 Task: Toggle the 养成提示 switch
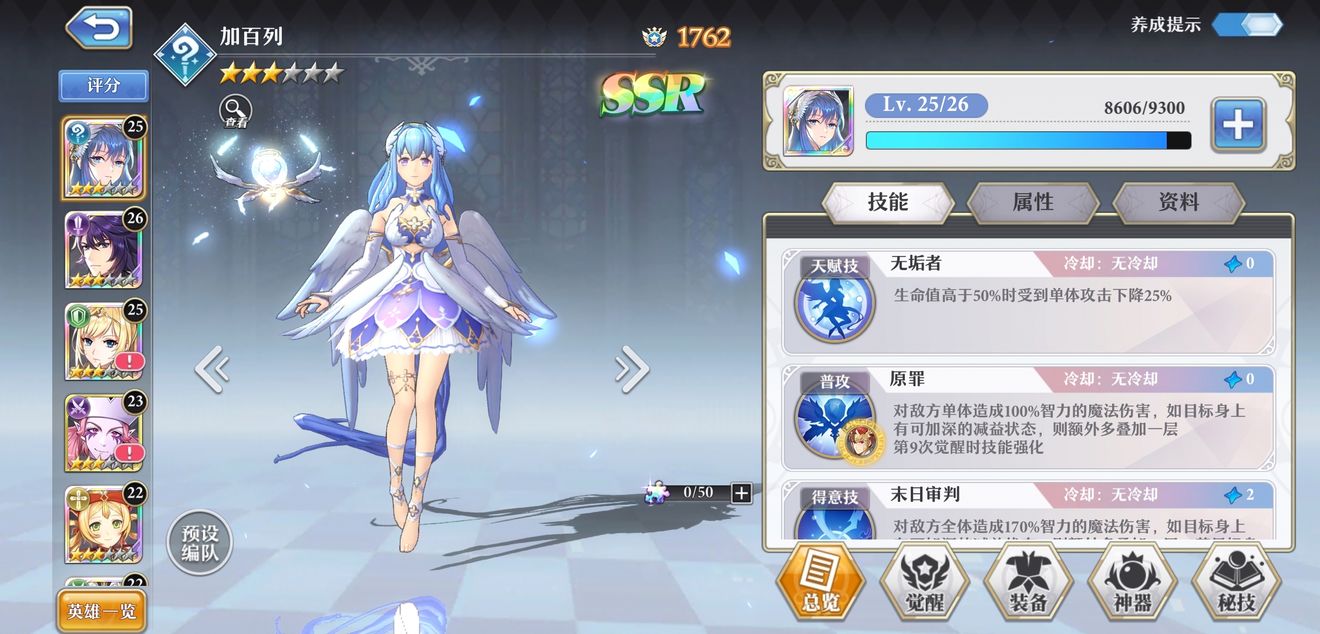tap(1247, 25)
